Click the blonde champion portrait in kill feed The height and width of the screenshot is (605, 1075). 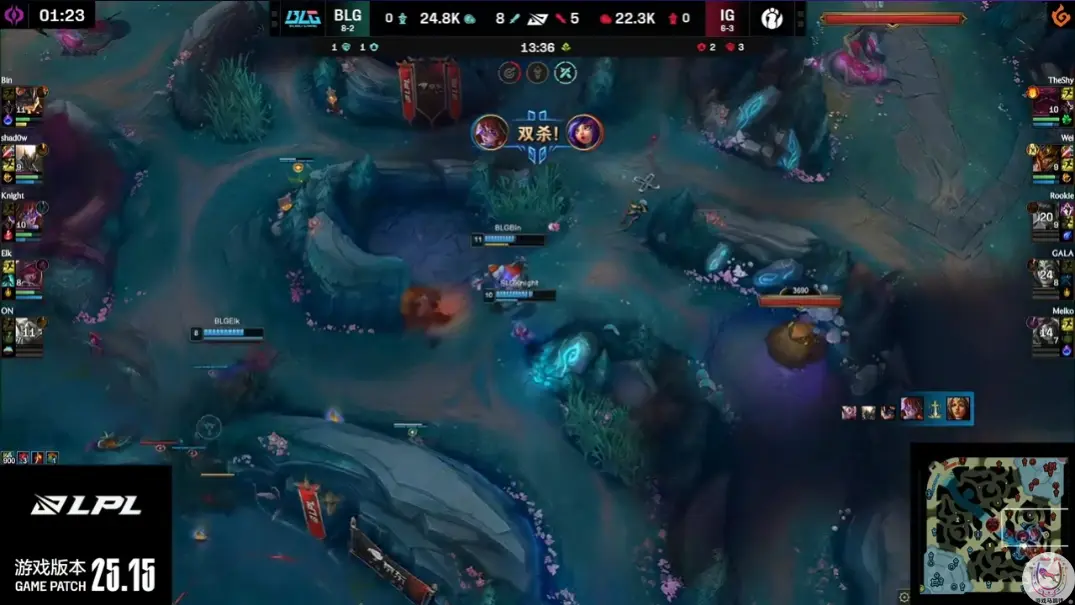coord(959,408)
